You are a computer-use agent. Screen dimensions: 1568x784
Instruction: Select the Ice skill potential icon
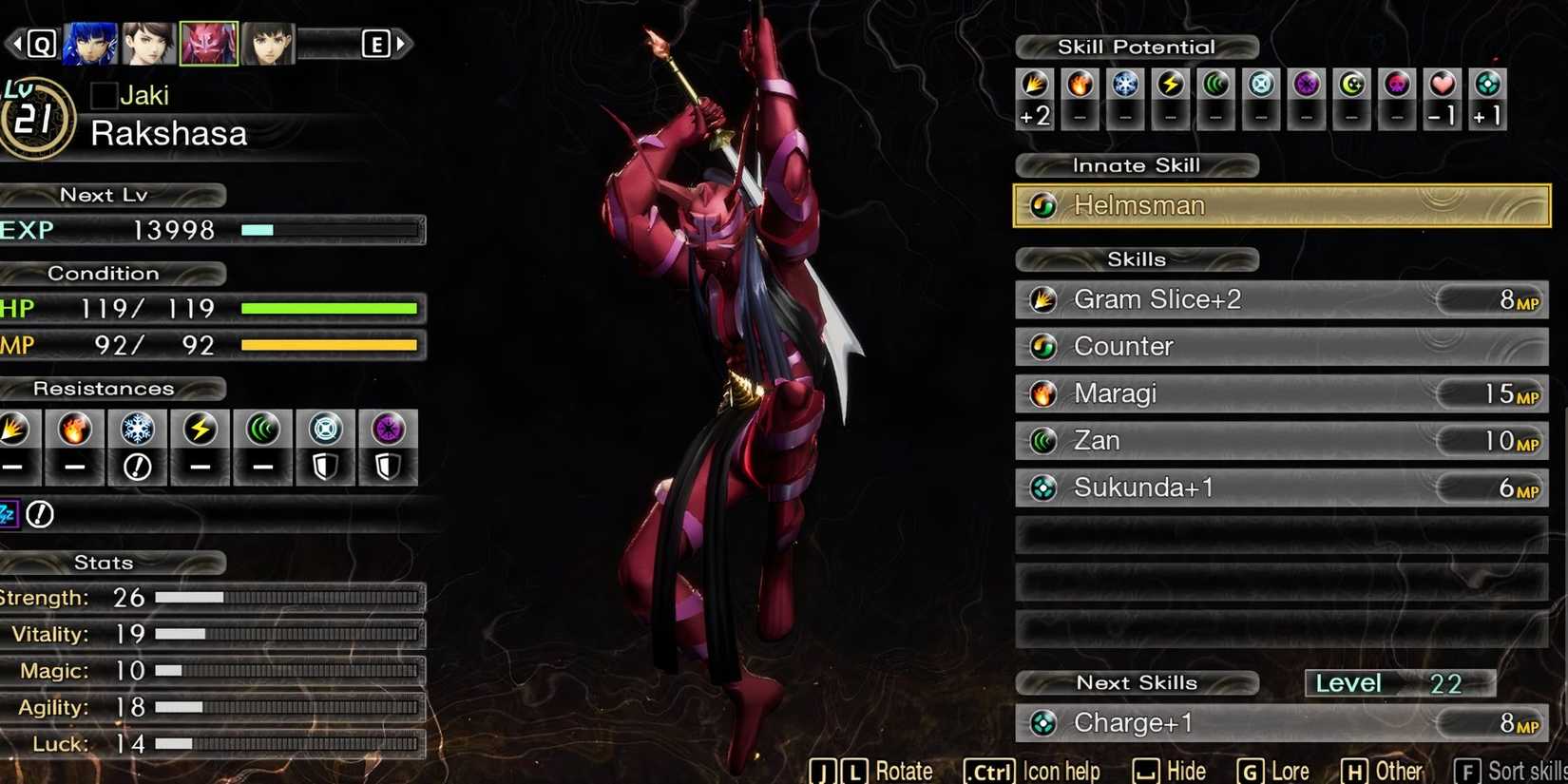tap(1125, 90)
